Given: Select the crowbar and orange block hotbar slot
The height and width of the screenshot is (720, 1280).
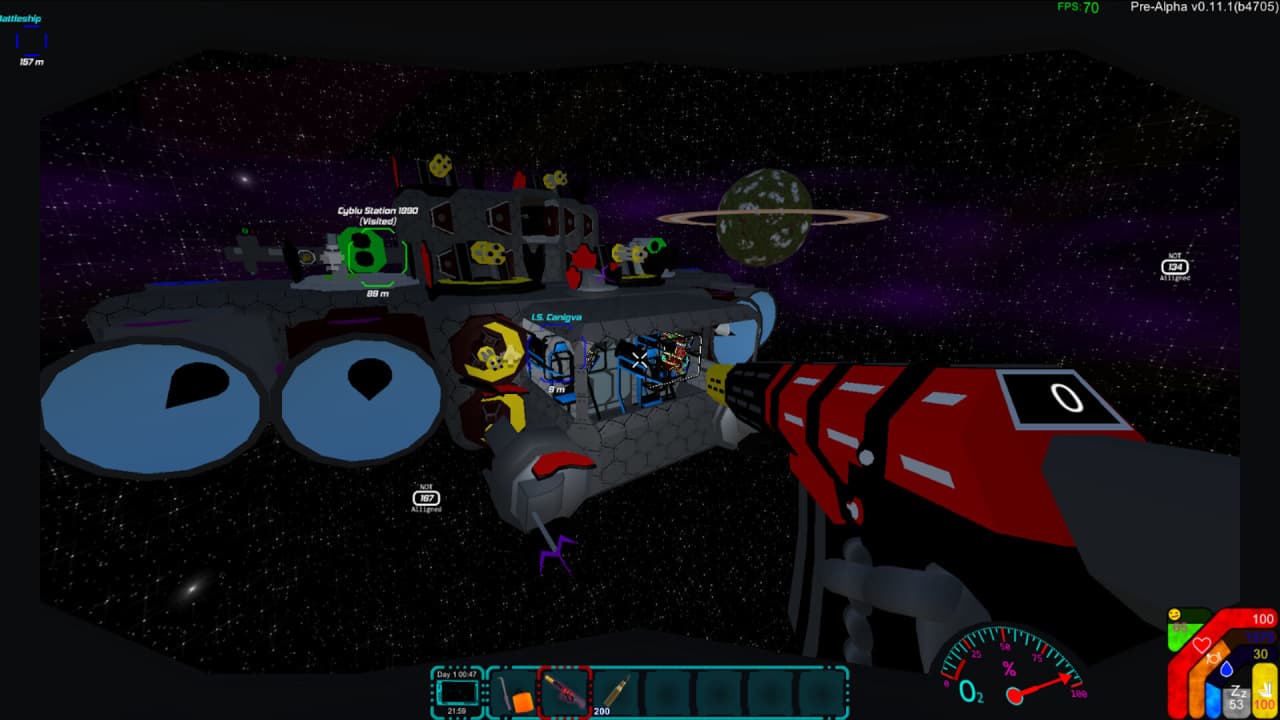Looking at the screenshot, I should coord(511,692).
